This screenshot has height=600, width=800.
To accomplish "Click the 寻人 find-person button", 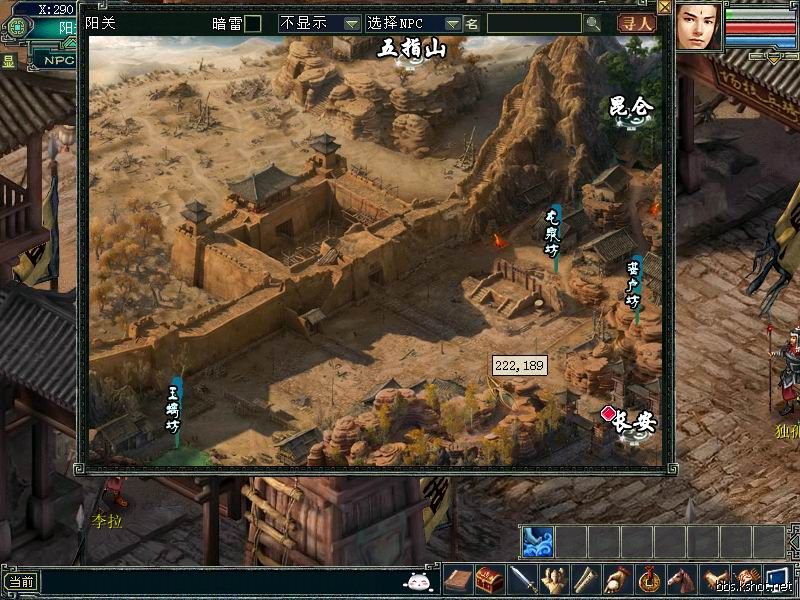I will click(x=635, y=23).
